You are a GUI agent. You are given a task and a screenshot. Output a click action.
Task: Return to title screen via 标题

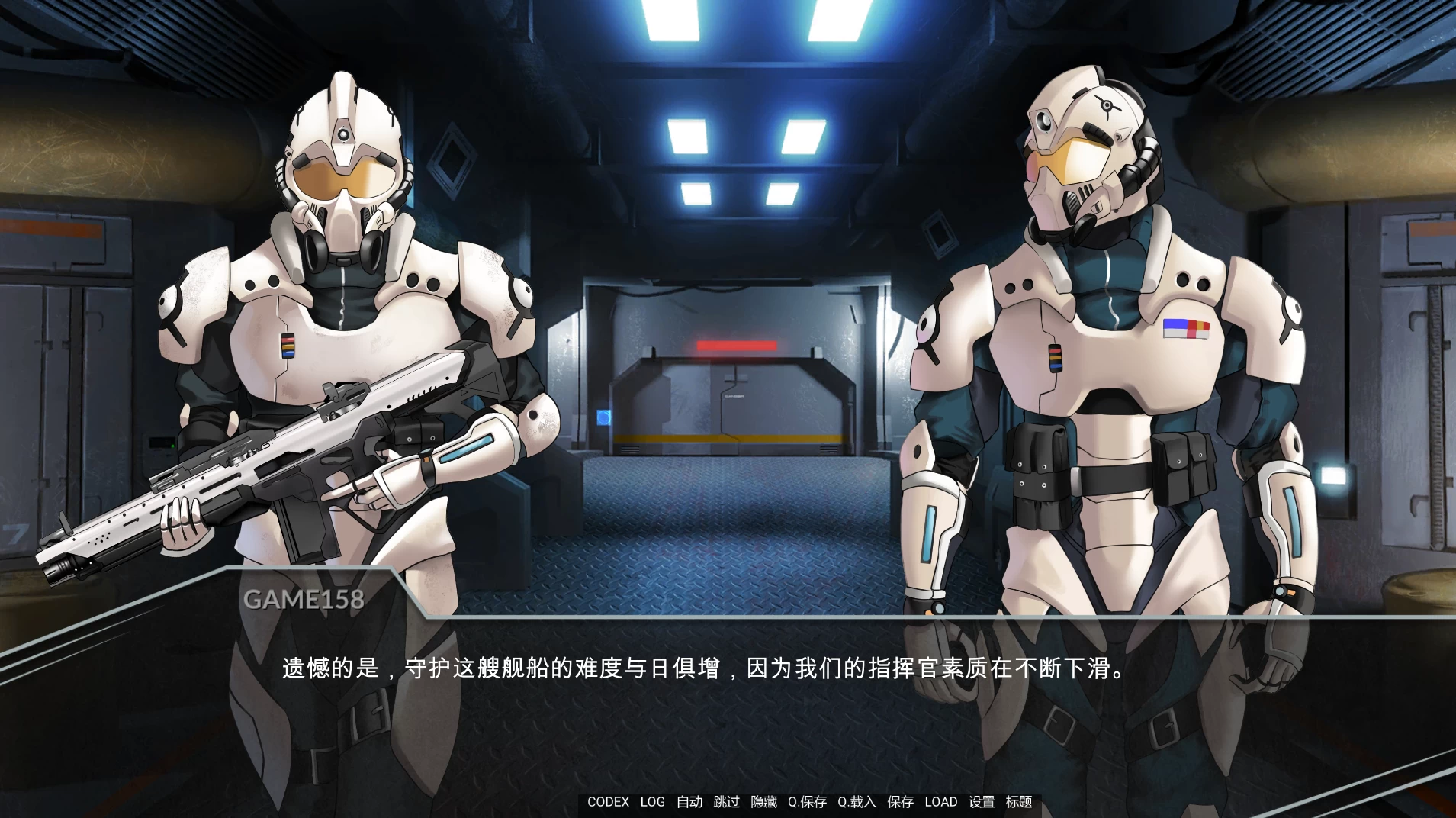1020,802
